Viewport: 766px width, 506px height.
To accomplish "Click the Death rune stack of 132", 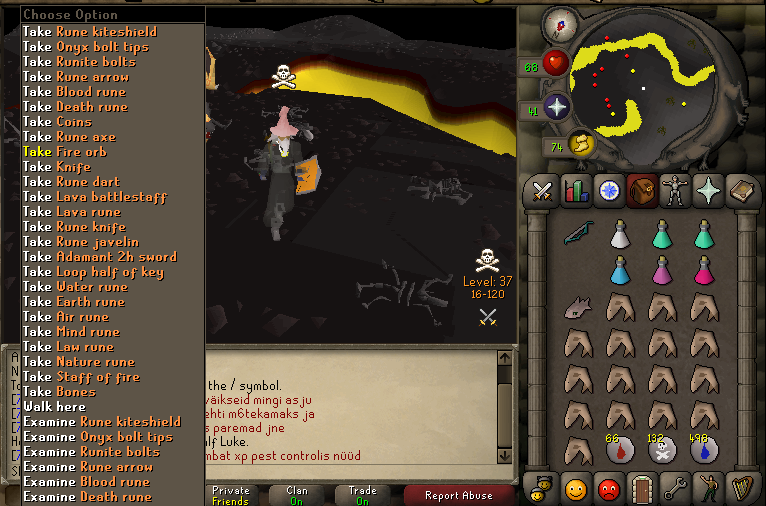I will tap(661, 450).
